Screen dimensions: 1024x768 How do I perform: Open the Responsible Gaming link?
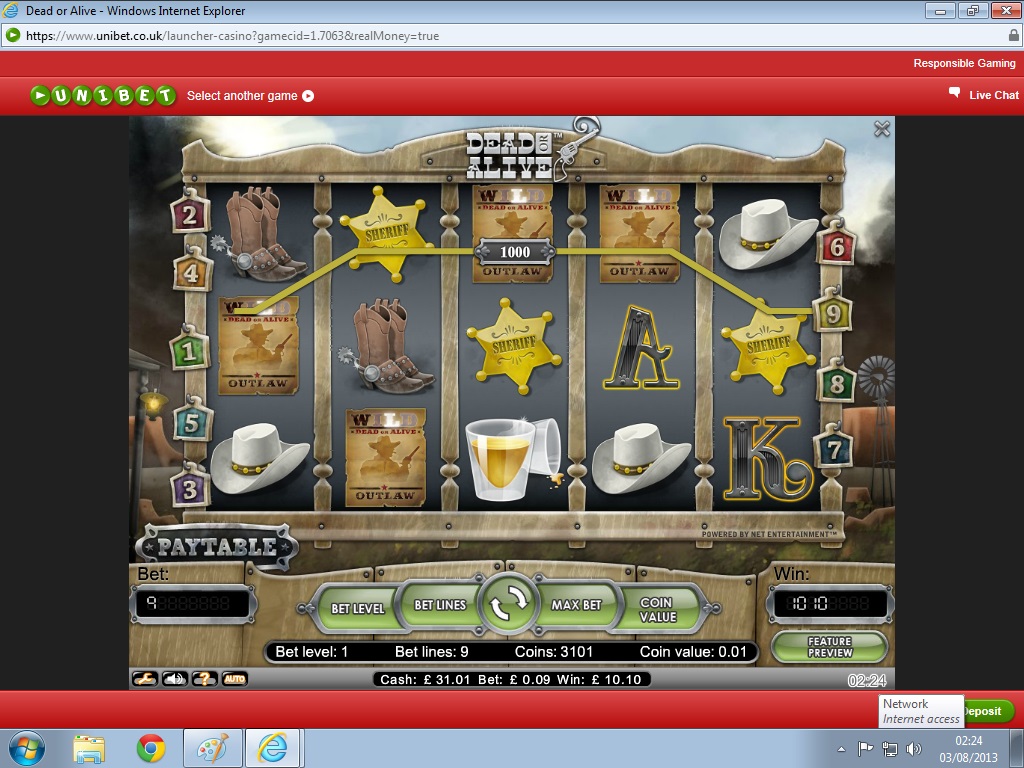tap(964, 63)
